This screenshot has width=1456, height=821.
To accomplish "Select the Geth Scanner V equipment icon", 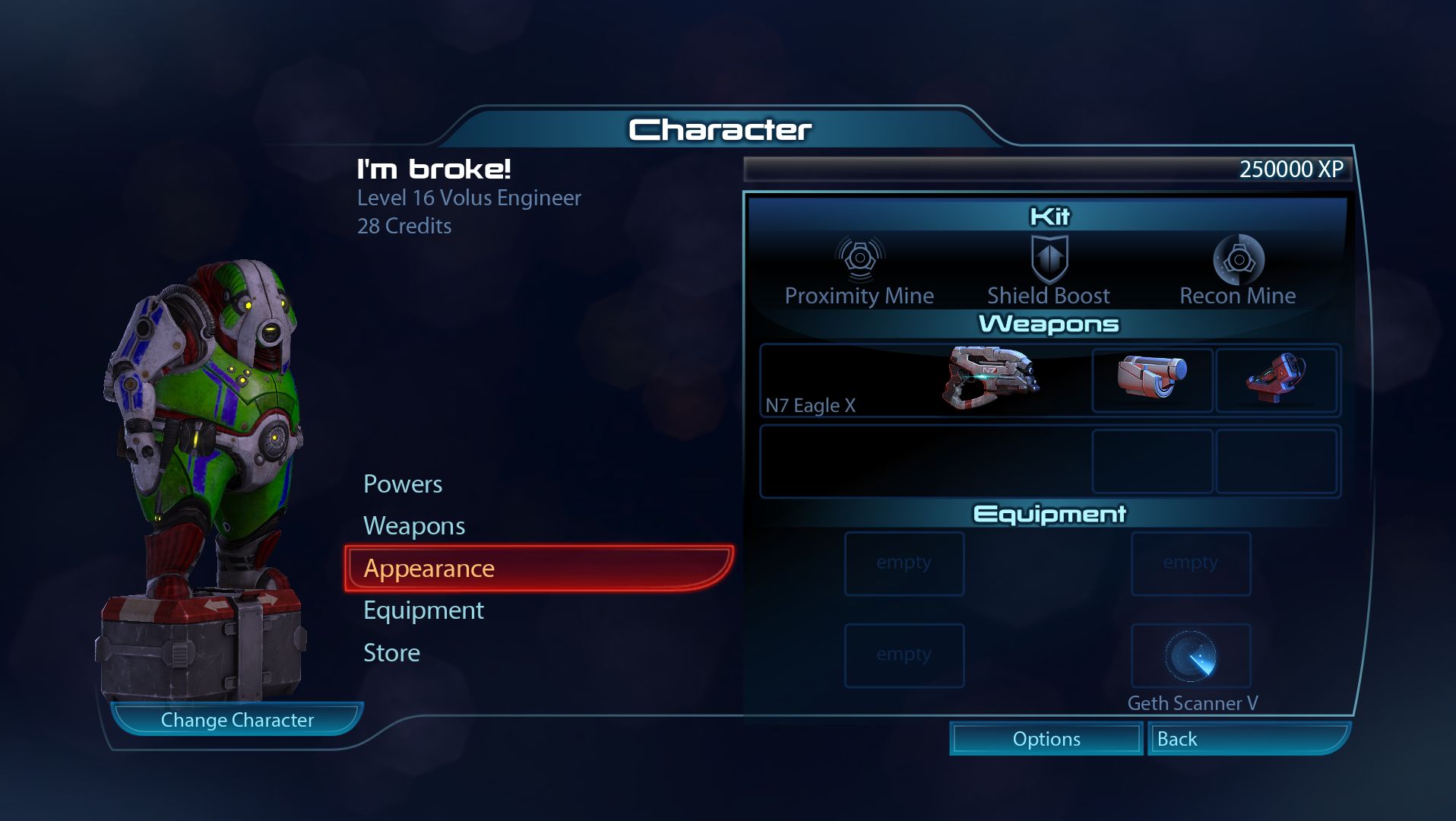I will (1191, 655).
